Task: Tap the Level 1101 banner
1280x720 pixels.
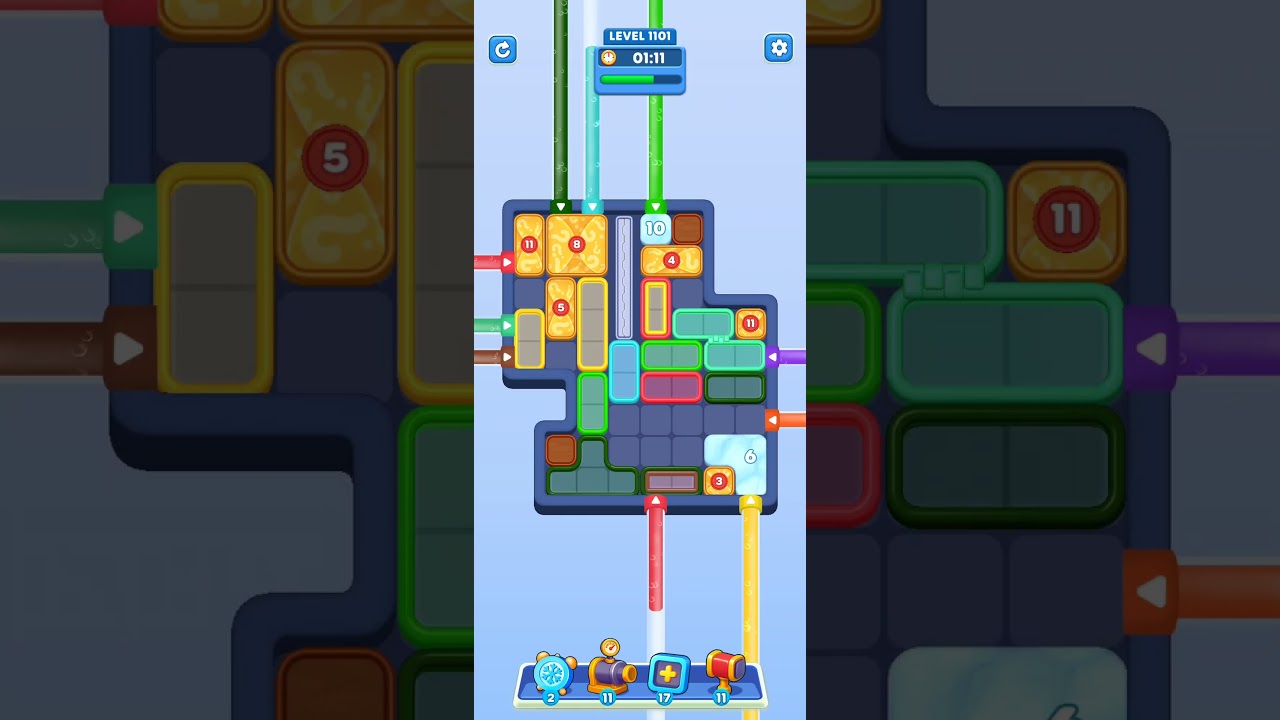Action: (x=640, y=35)
